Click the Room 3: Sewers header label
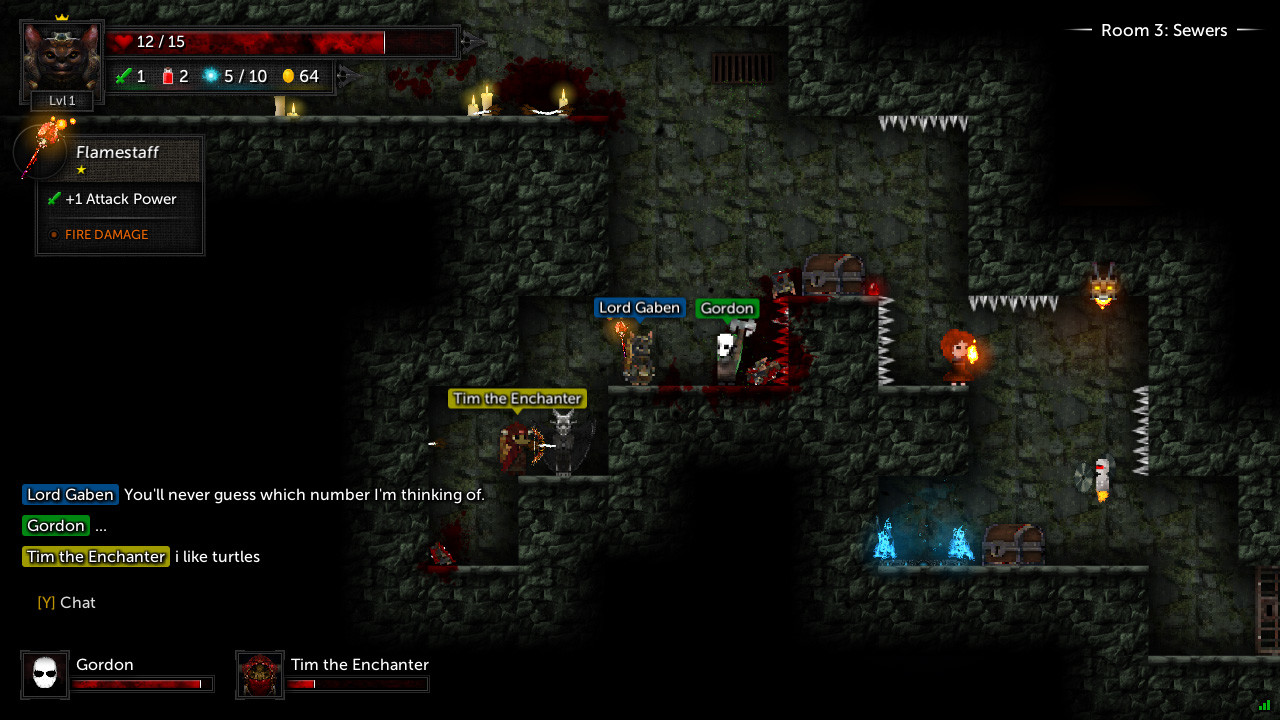Screen dimensions: 1280x720 1163,30
